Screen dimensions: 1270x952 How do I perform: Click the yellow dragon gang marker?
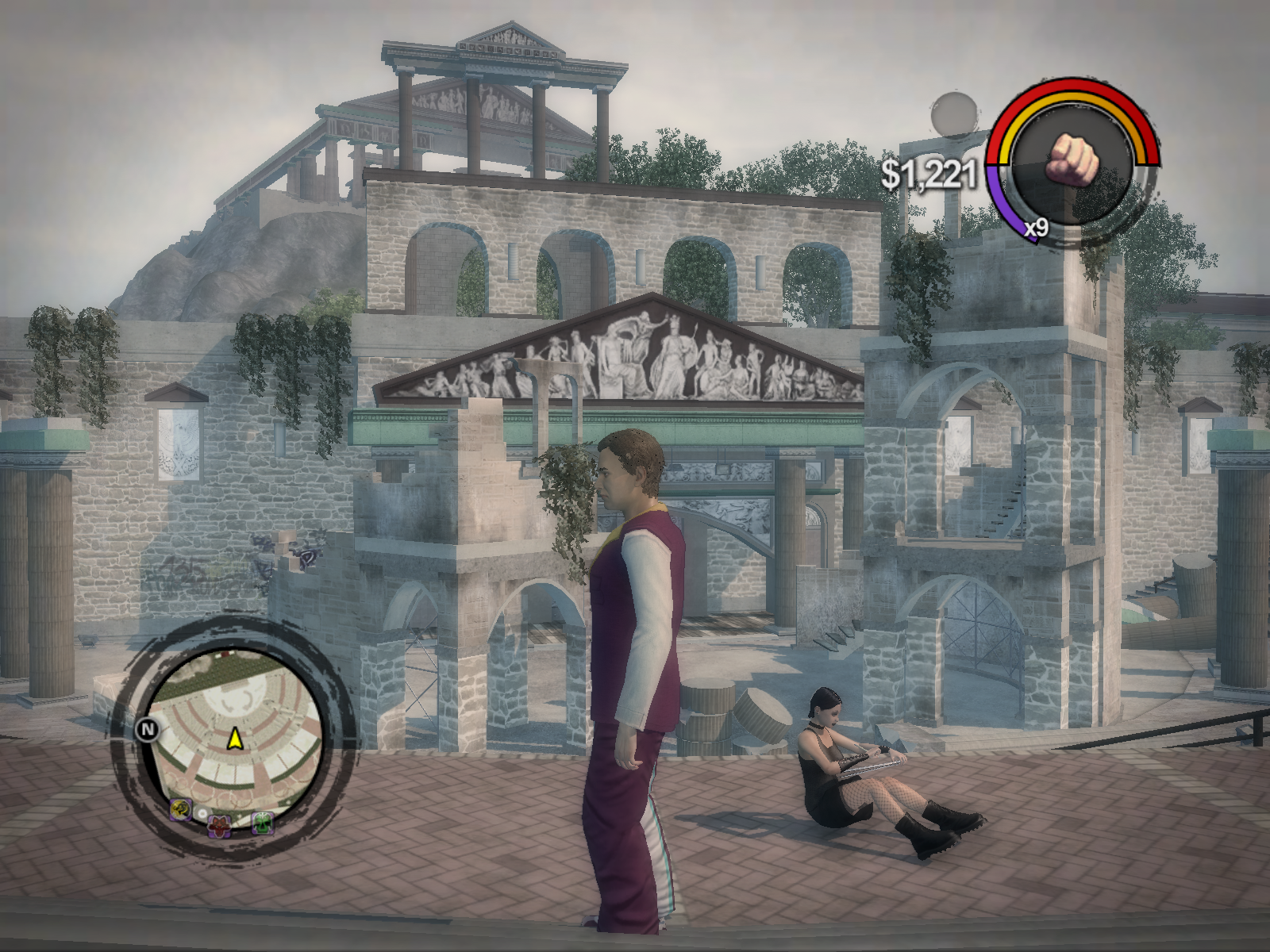tap(180, 809)
